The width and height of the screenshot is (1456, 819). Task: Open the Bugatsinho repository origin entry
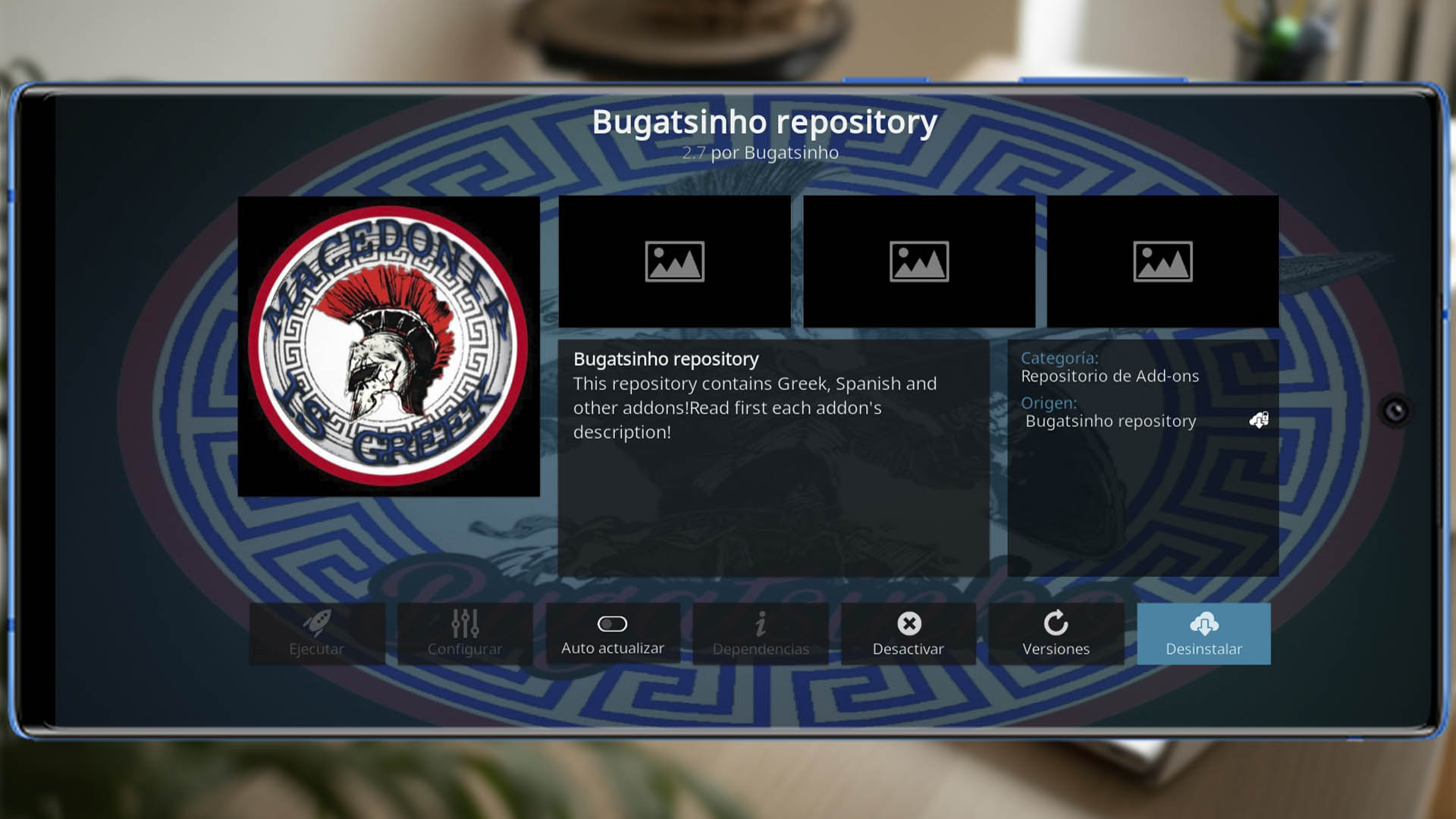click(1111, 421)
